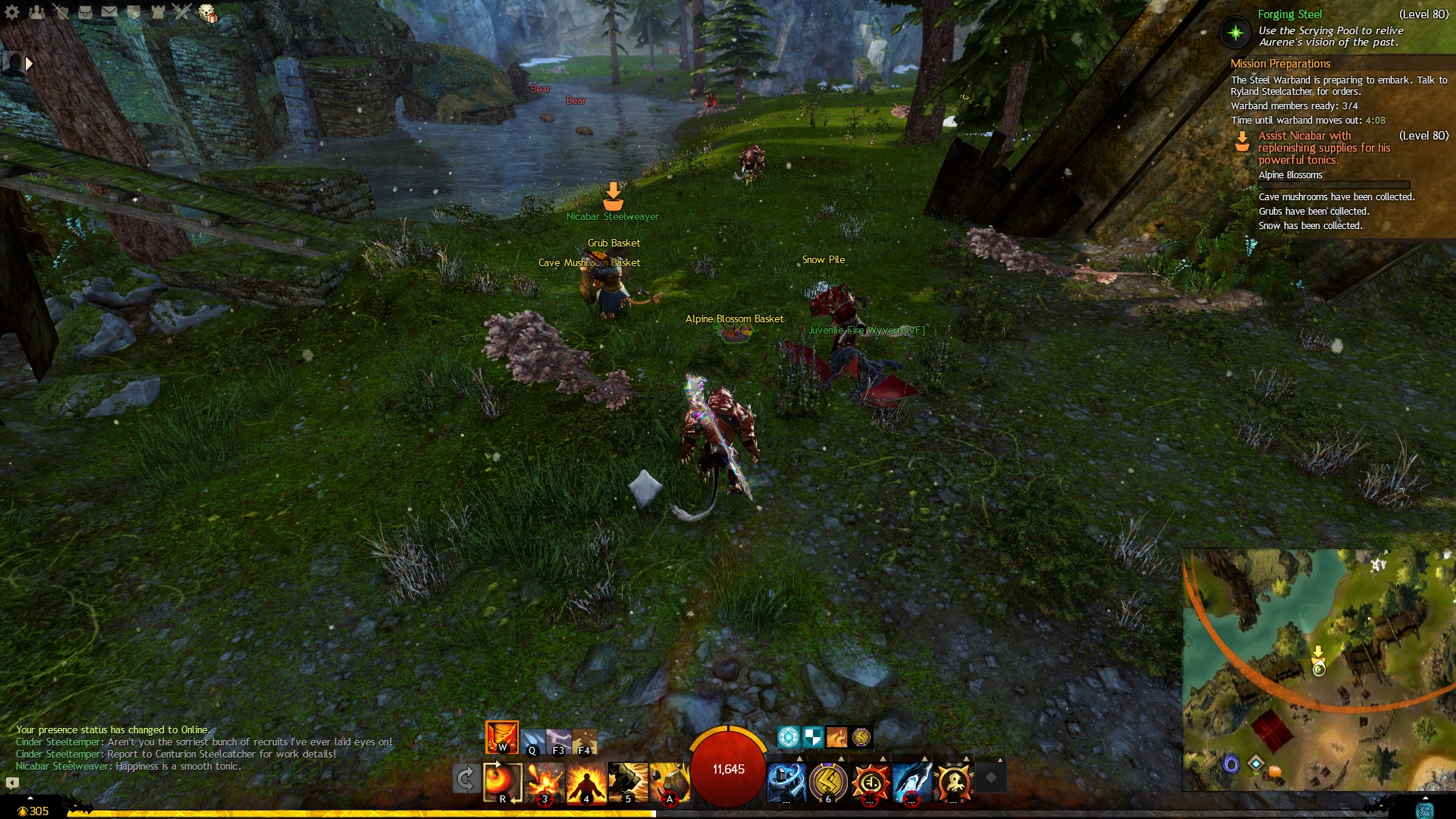The width and height of the screenshot is (1456, 819).
Task: Open the gear-shaped game menu
Action: [12, 12]
